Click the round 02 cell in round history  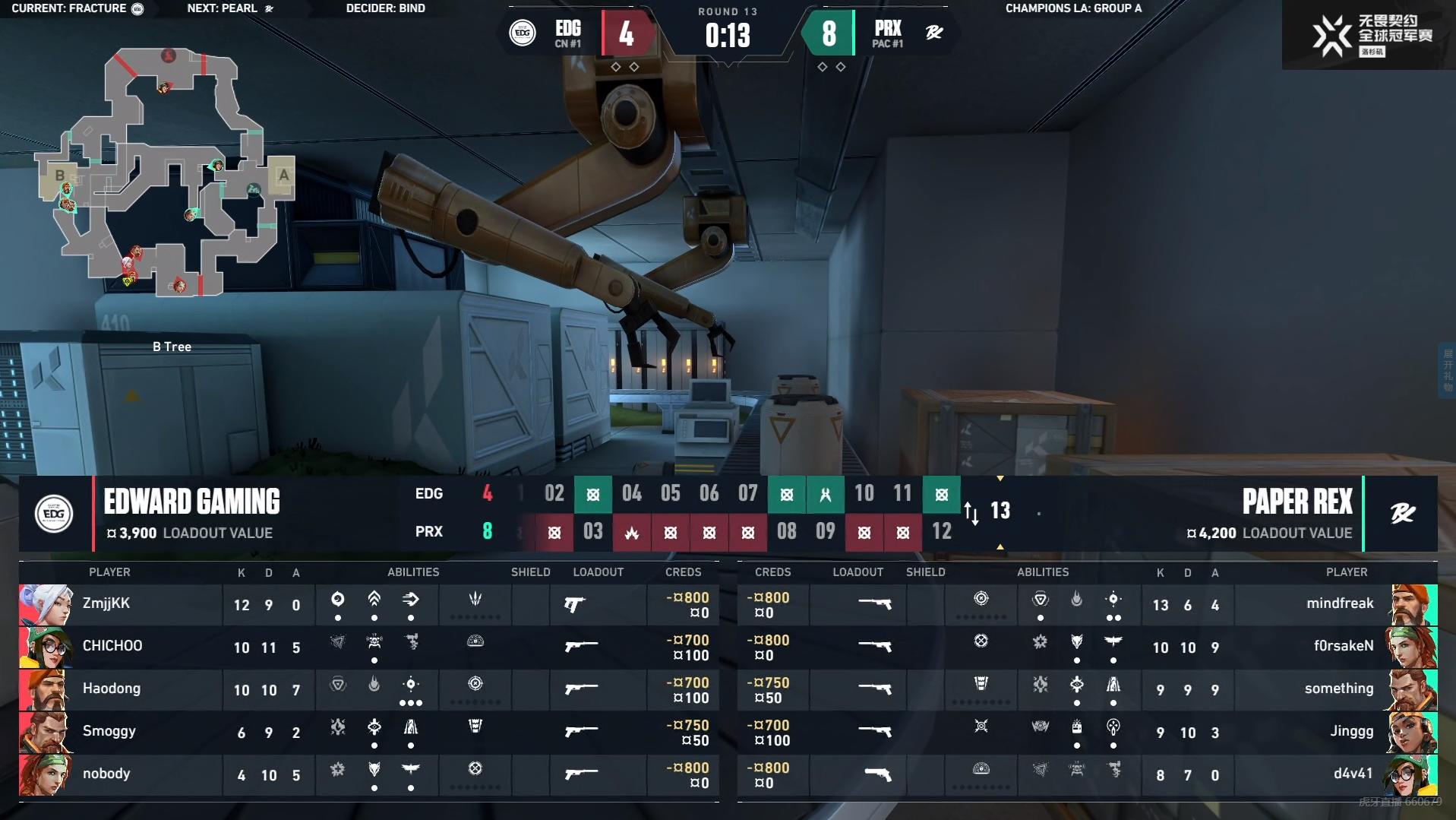pos(554,494)
